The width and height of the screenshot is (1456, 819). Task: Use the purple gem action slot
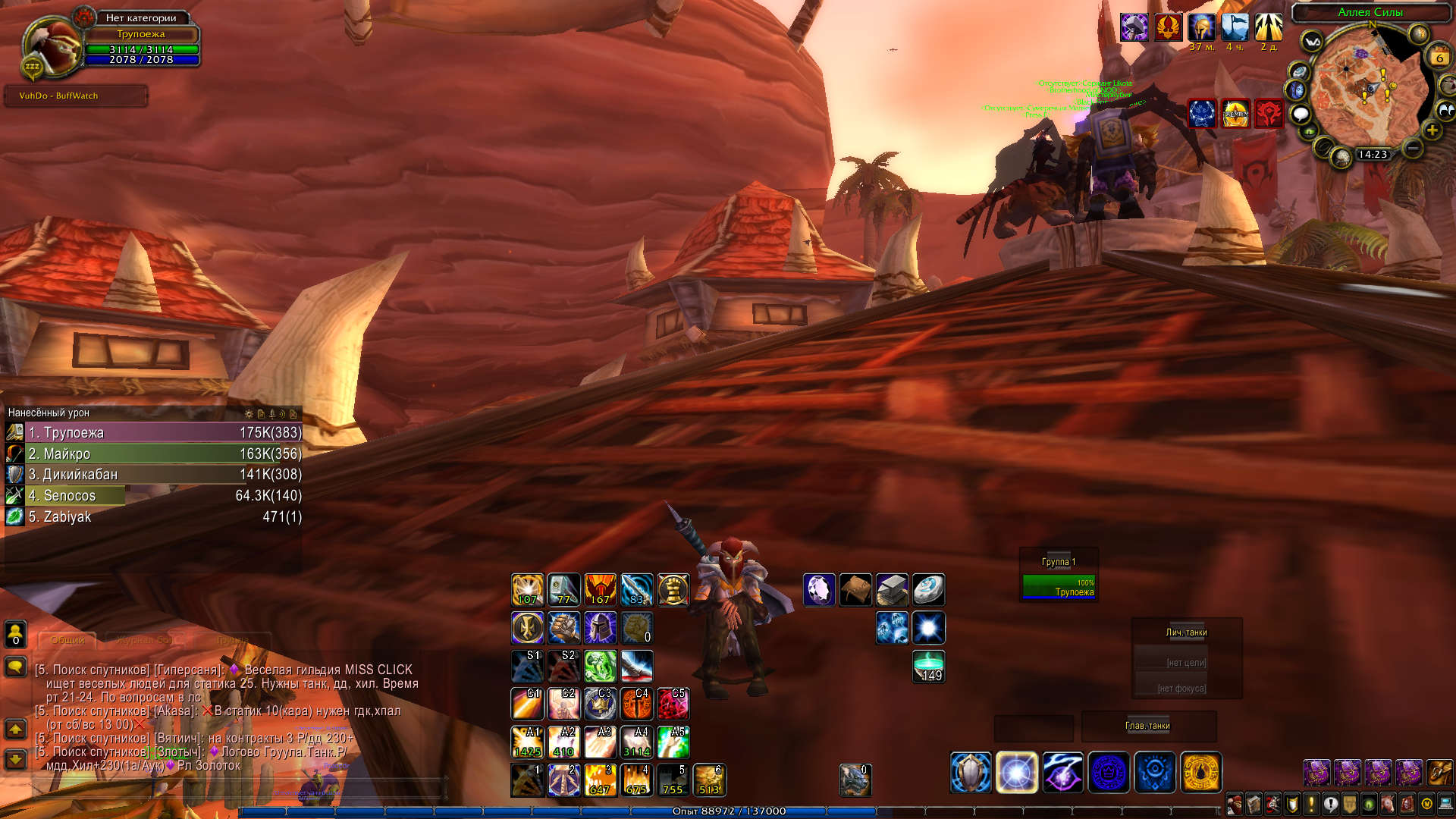tap(819, 590)
